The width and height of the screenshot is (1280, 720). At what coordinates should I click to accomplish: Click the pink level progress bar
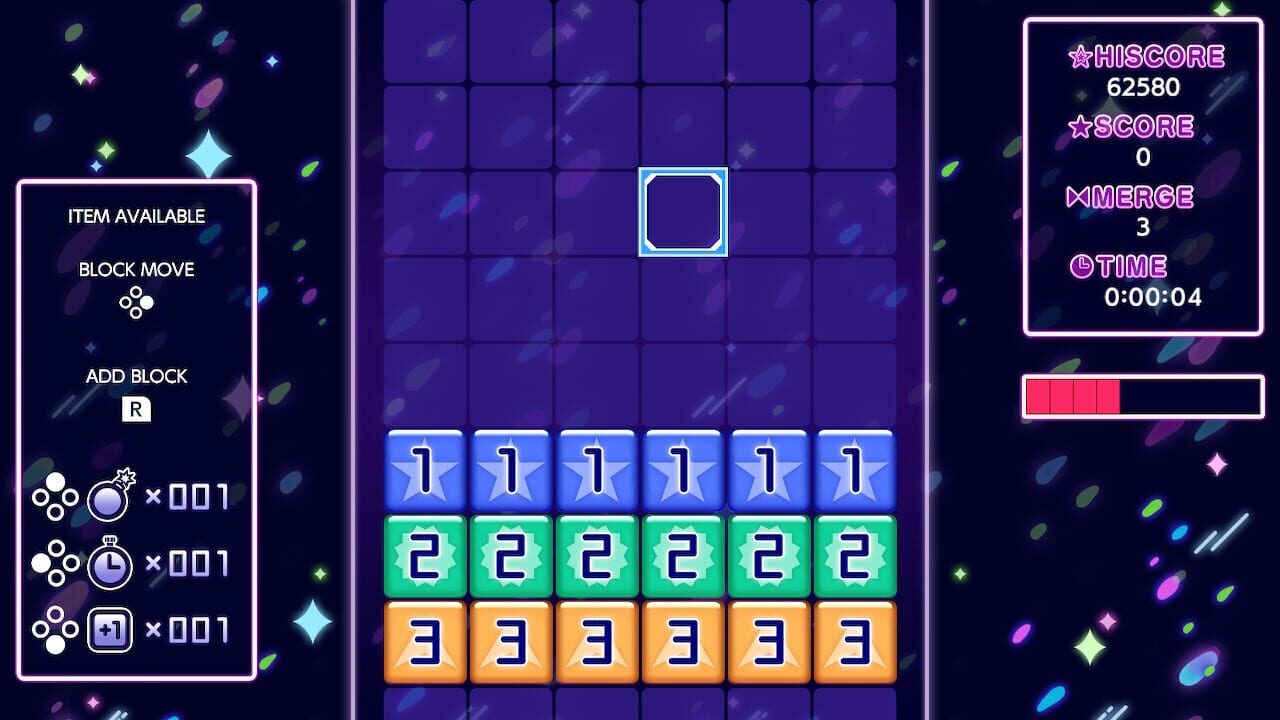click(1070, 394)
